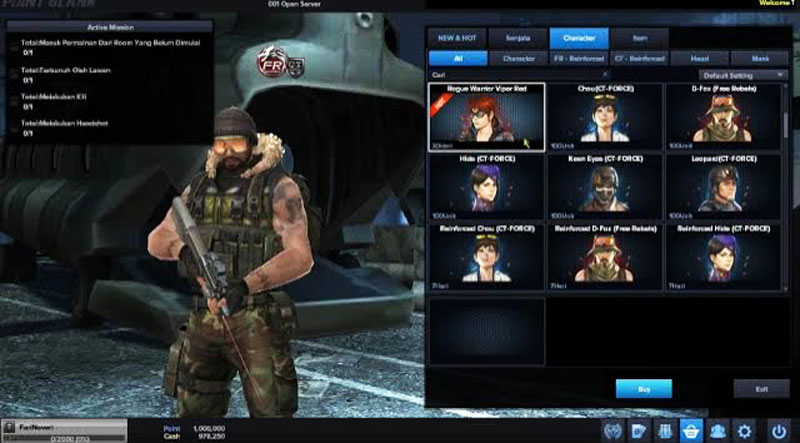Switch to the NEW & HOT tab
Viewport: 800px width, 443px height.
(x=457, y=39)
